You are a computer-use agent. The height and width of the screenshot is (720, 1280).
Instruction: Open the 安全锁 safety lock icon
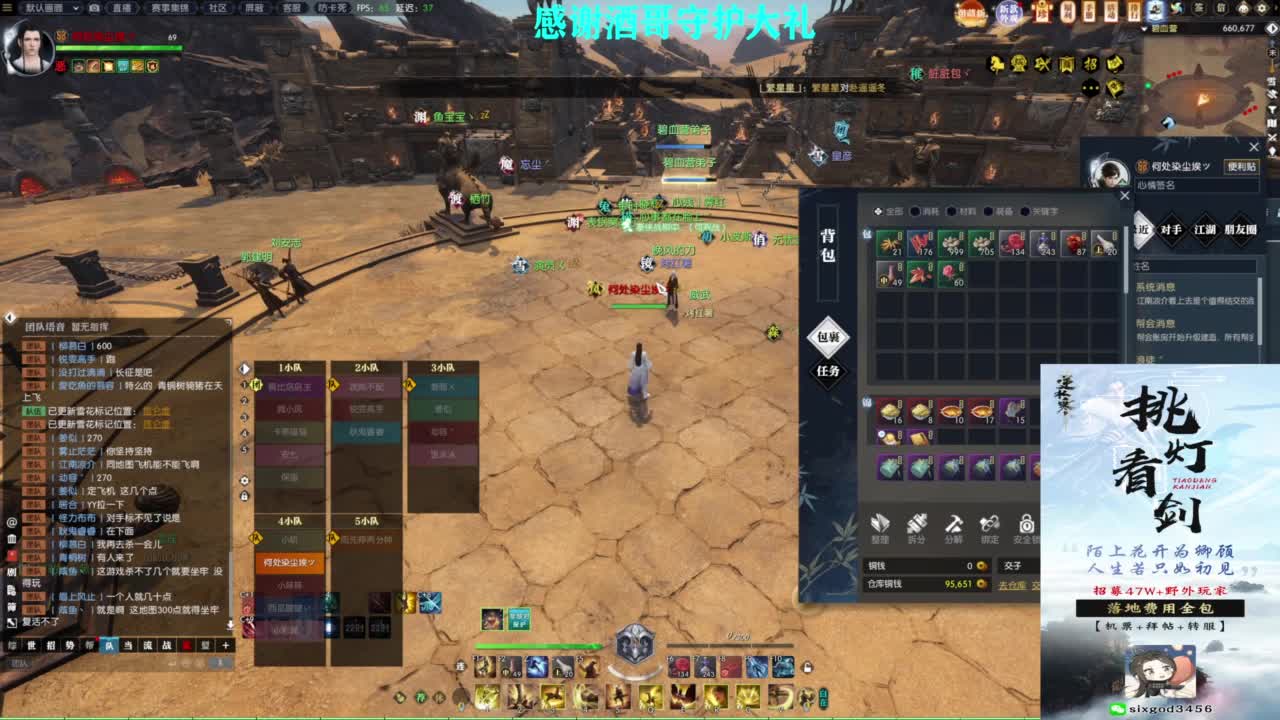click(x=1027, y=527)
